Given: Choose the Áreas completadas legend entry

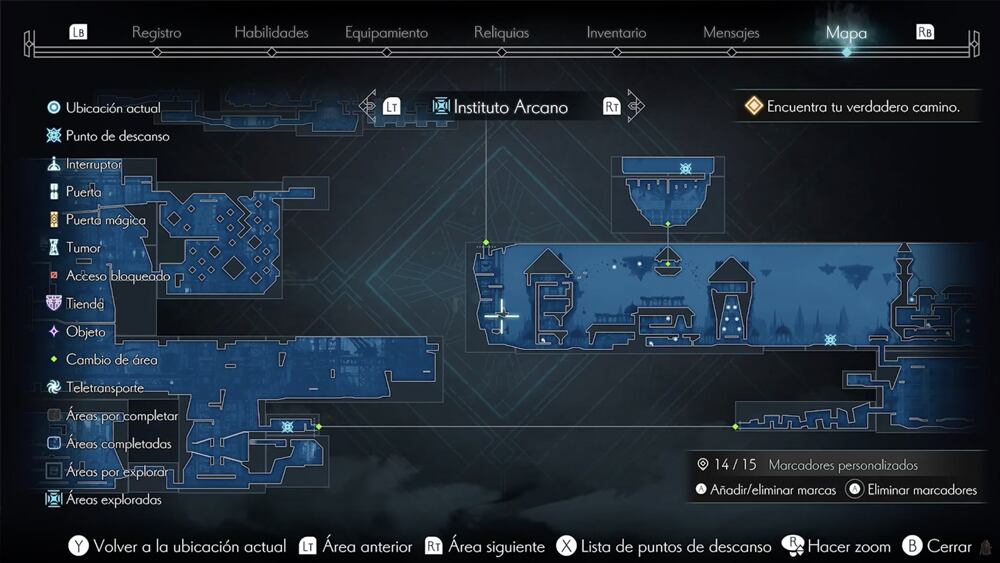Looking at the screenshot, I should tap(118, 444).
